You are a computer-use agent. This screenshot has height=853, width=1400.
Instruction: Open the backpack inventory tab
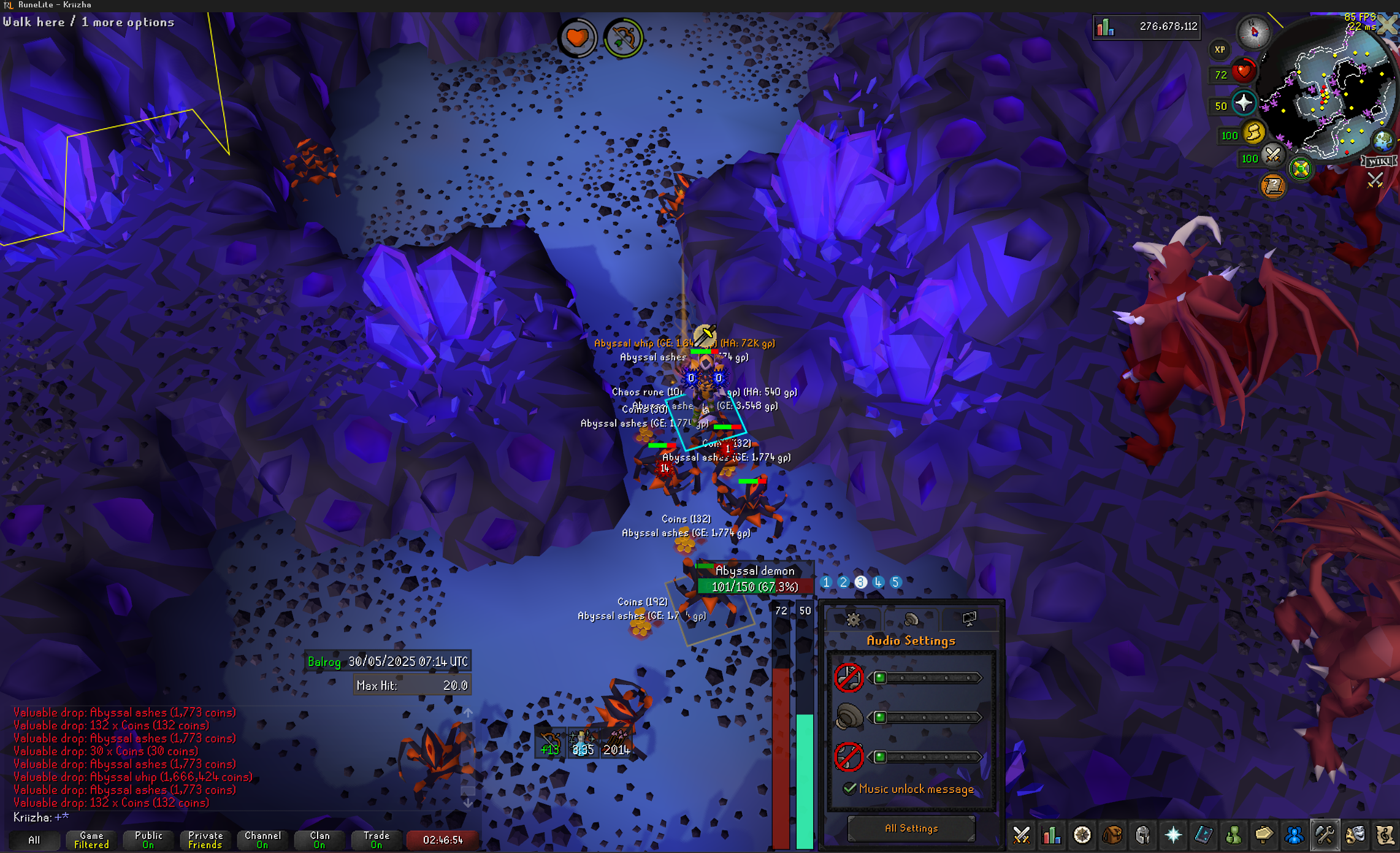point(1112,835)
